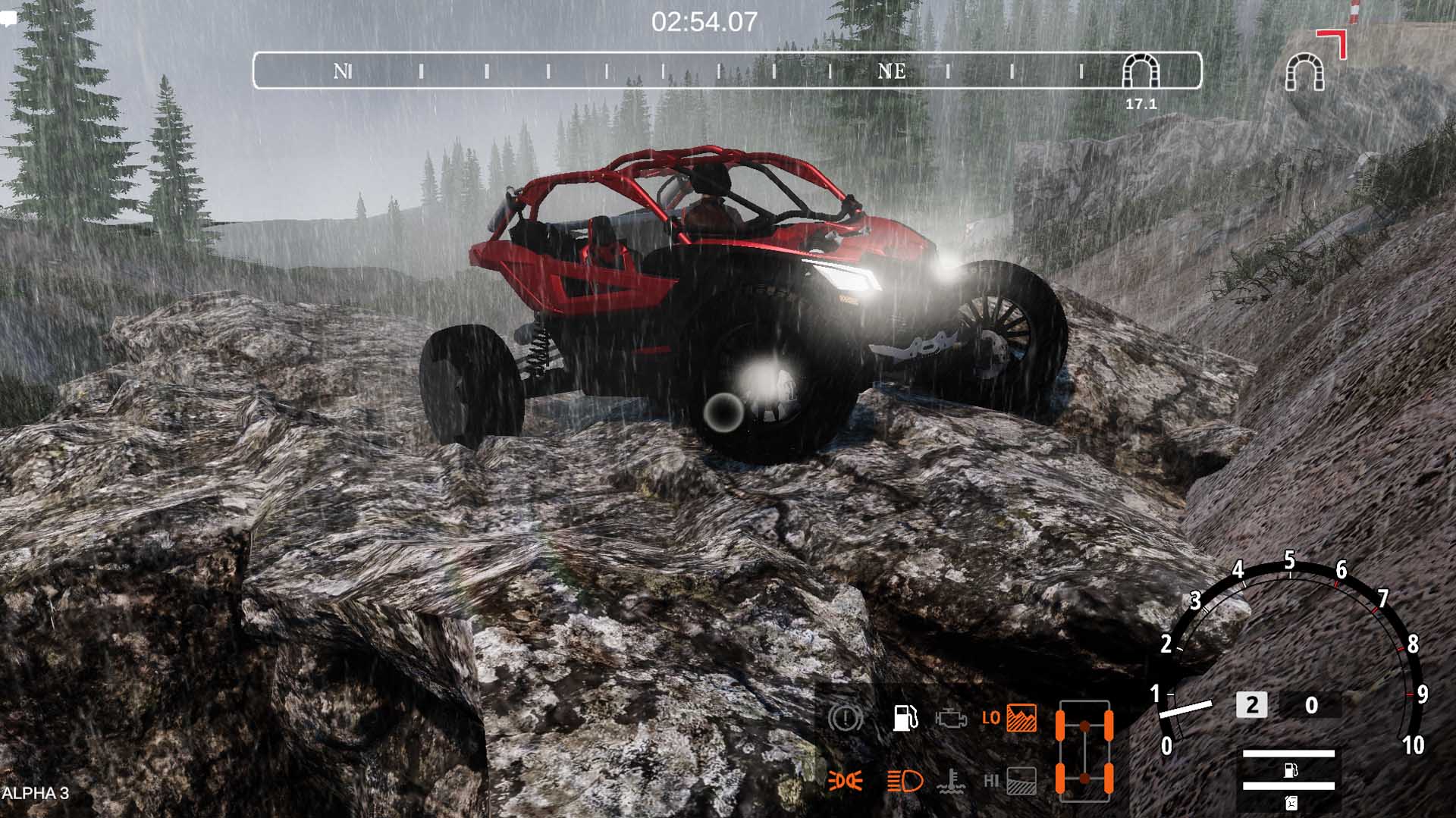1456x818 pixels.
Task: Click the coolant temperature warning icon
Action: point(951,780)
